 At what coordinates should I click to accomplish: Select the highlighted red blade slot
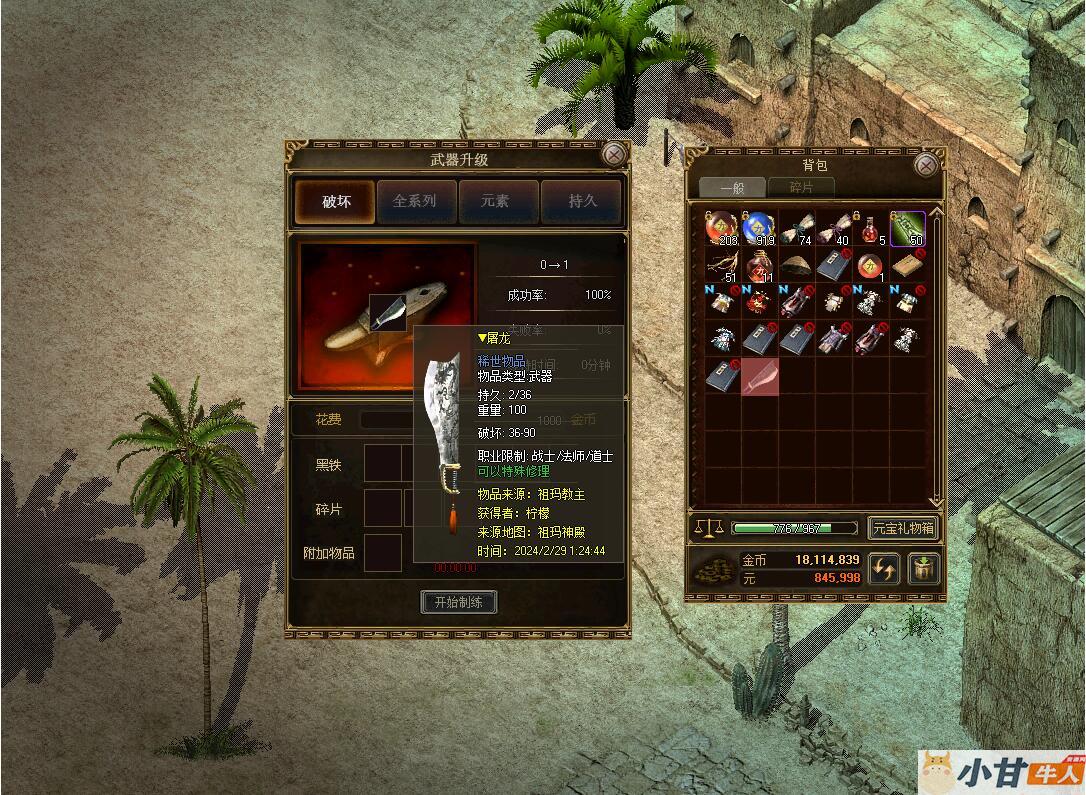click(x=759, y=377)
